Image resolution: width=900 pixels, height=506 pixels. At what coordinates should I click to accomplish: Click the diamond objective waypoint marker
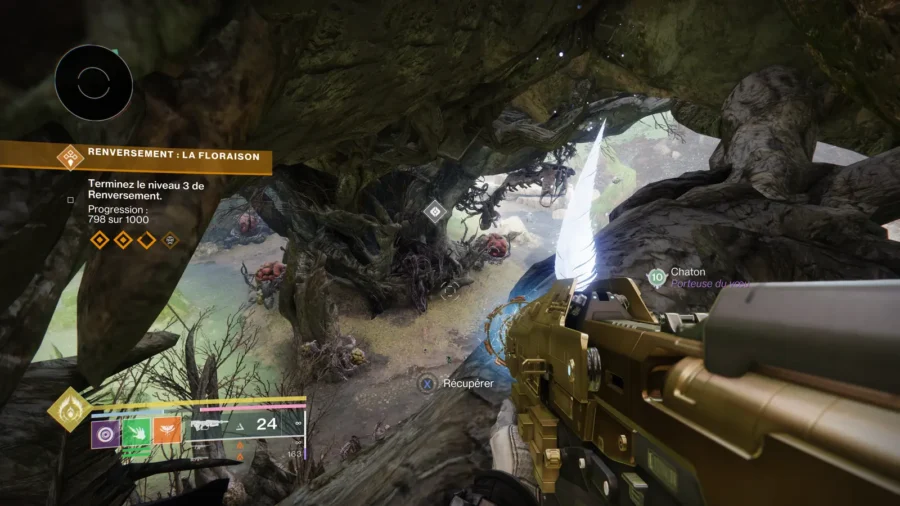pos(435,211)
